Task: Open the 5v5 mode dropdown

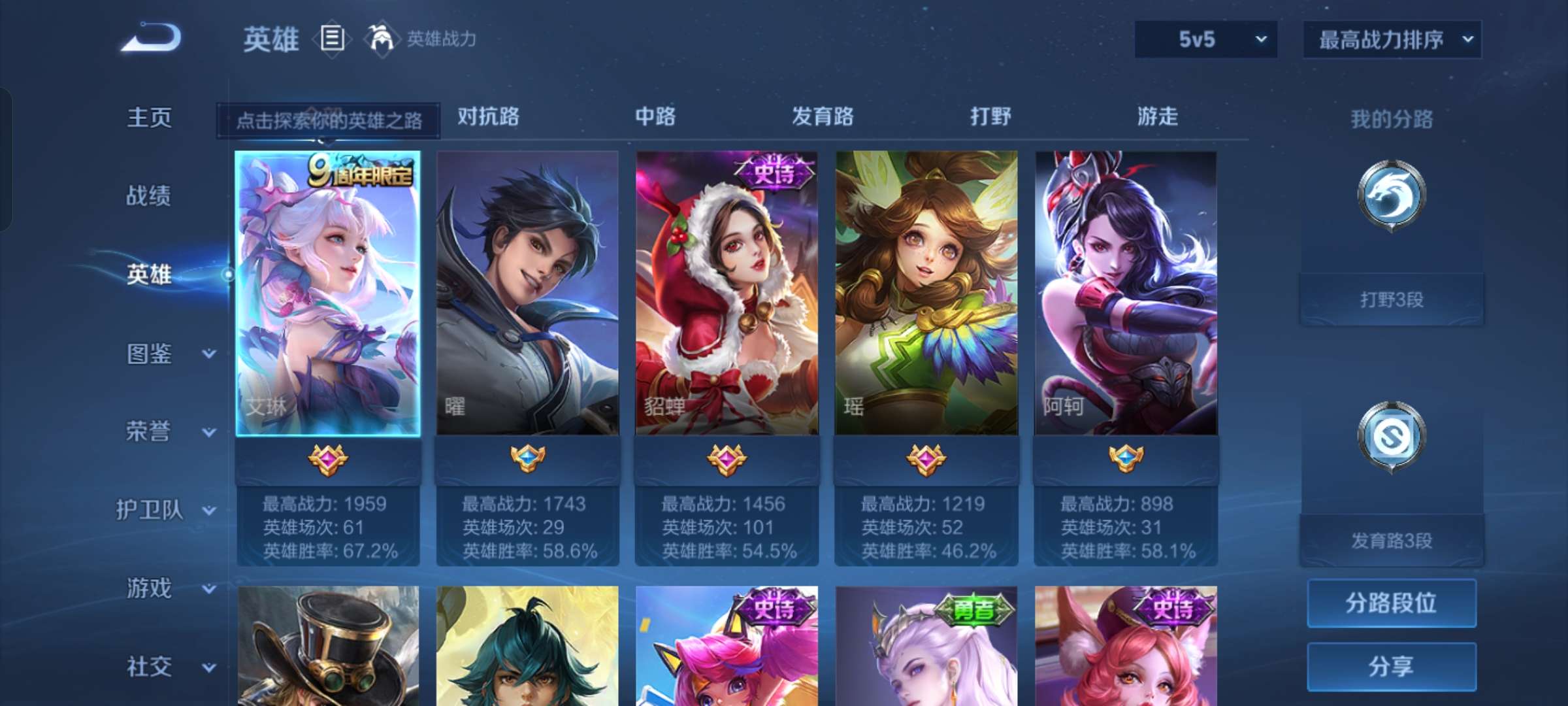Action: (1205, 39)
